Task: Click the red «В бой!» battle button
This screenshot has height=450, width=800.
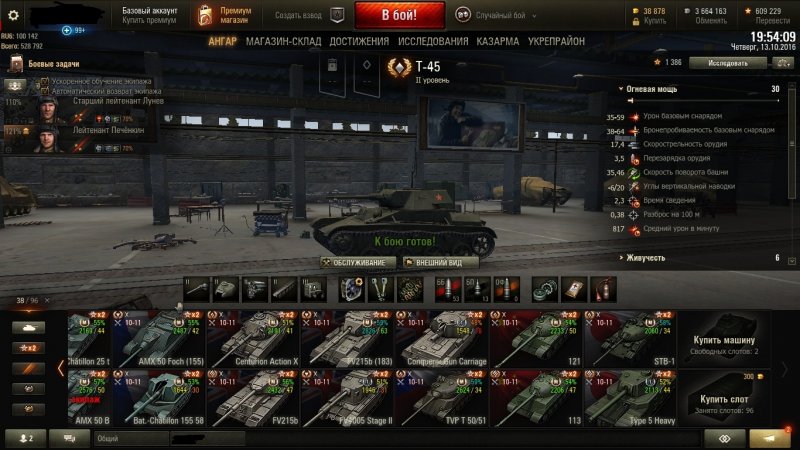Action: pyautogui.click(x=398, y=15)
